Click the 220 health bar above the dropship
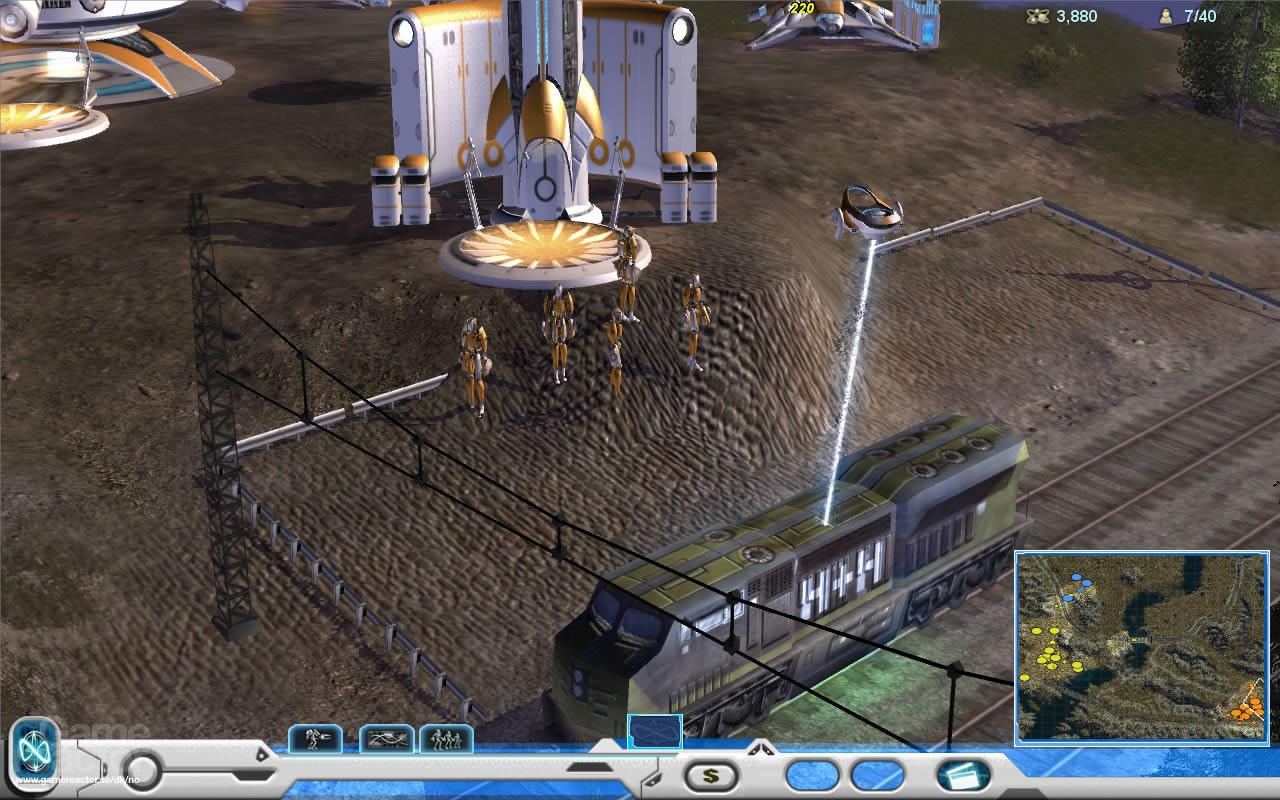Viewport: 1280px width, 800px height. click(803, 9)
